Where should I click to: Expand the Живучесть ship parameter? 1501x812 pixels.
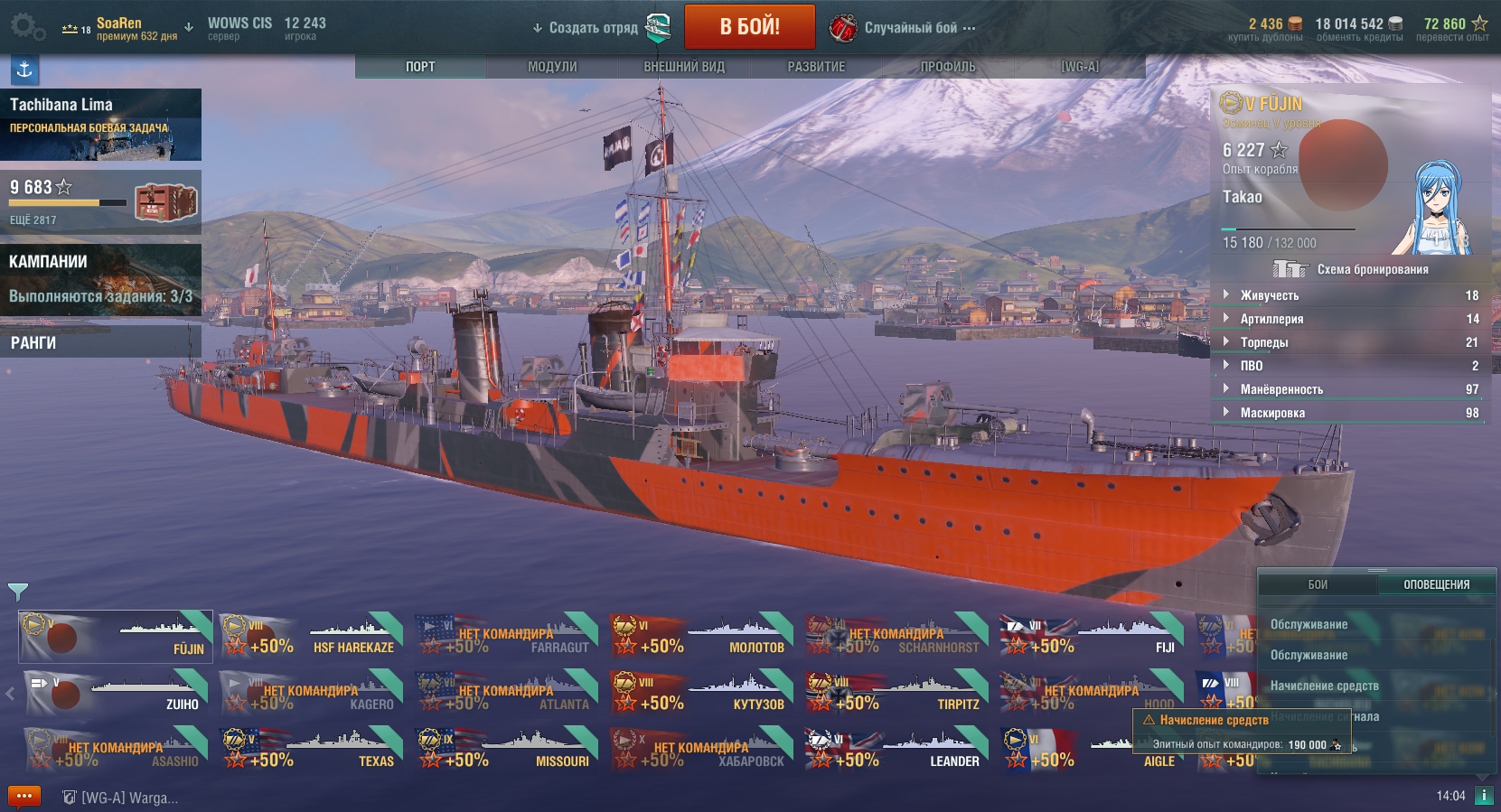tap(1269, 295)
